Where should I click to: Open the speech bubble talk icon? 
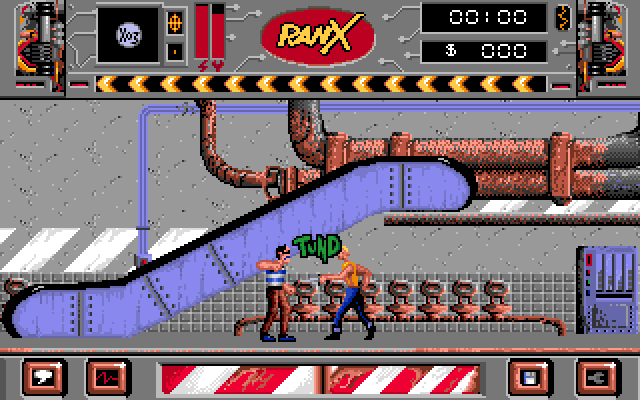(x=46, y=377)
